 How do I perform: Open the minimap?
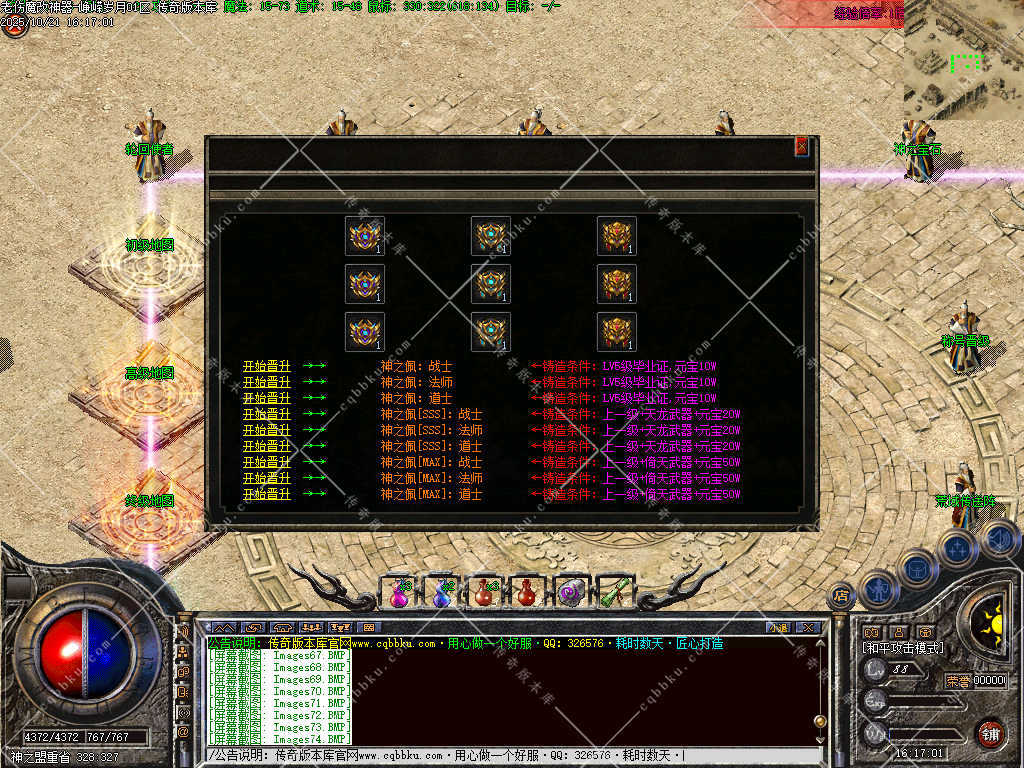coord(963,60)
